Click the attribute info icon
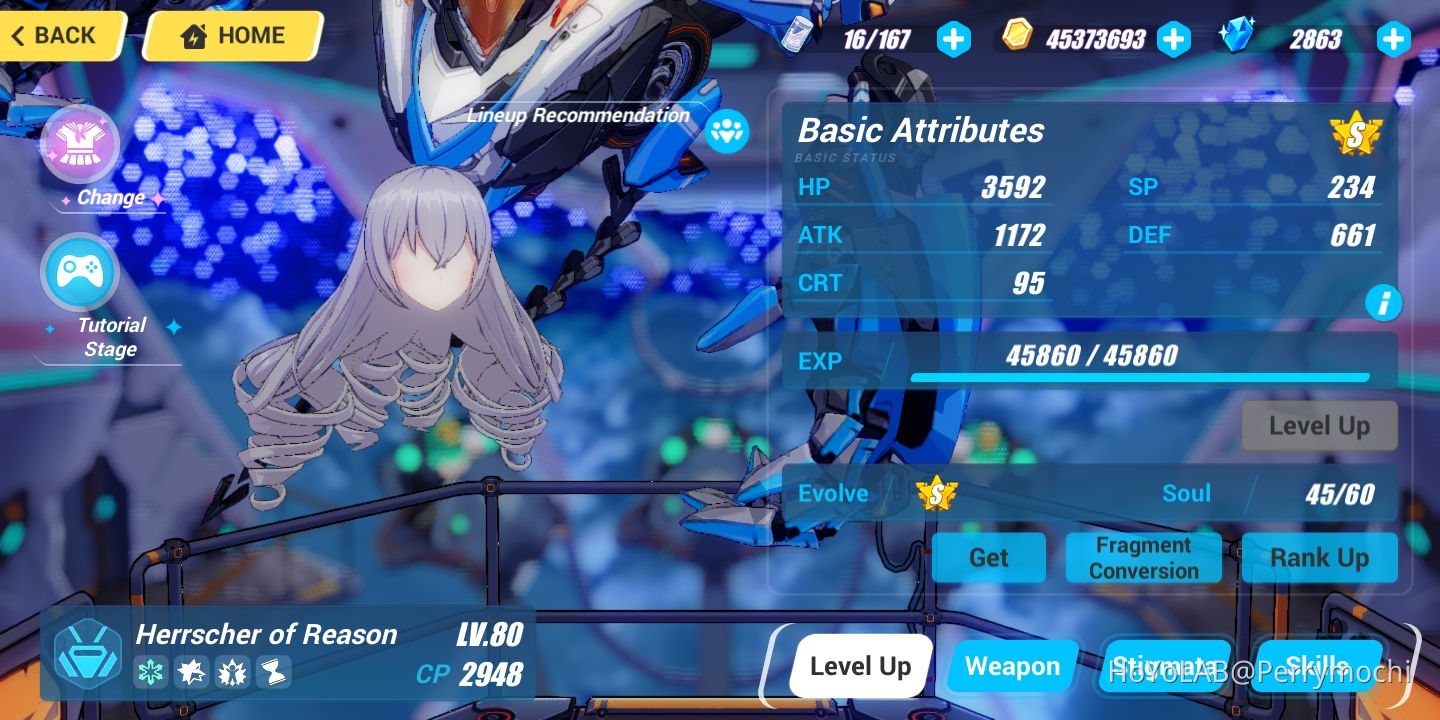Image resolution: width=1440 pixels, height=720 pixels. 1384,302
